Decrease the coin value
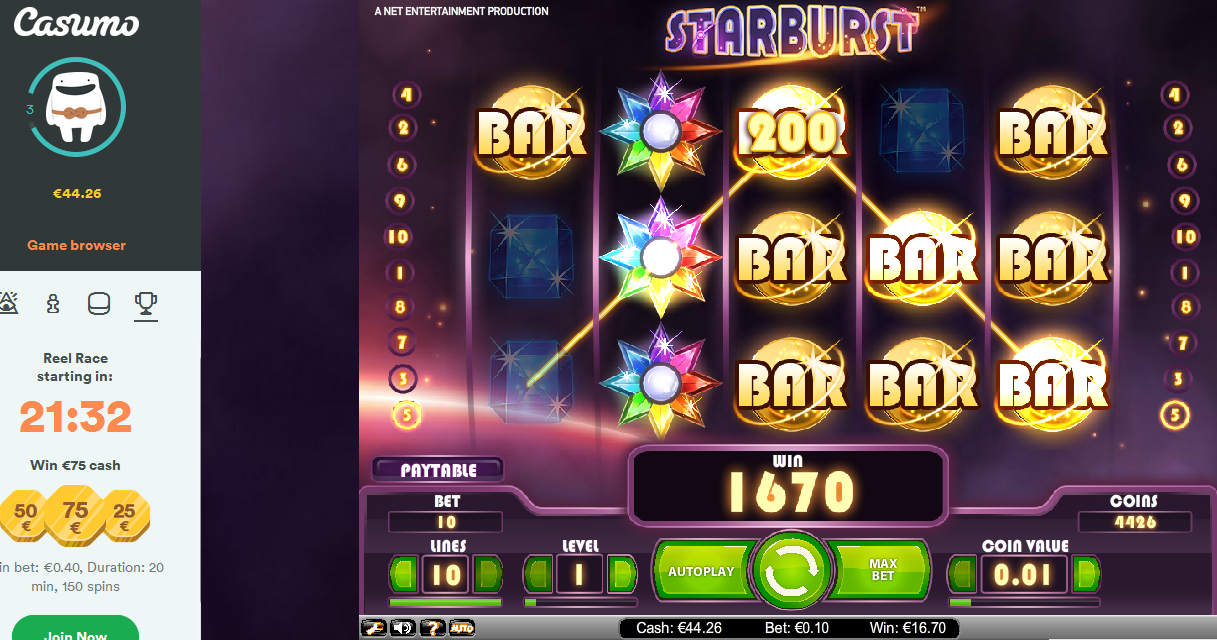Image resolution: width=1217 pixels, height=640 pixels. pyautogui.click(x=963, y=574)
